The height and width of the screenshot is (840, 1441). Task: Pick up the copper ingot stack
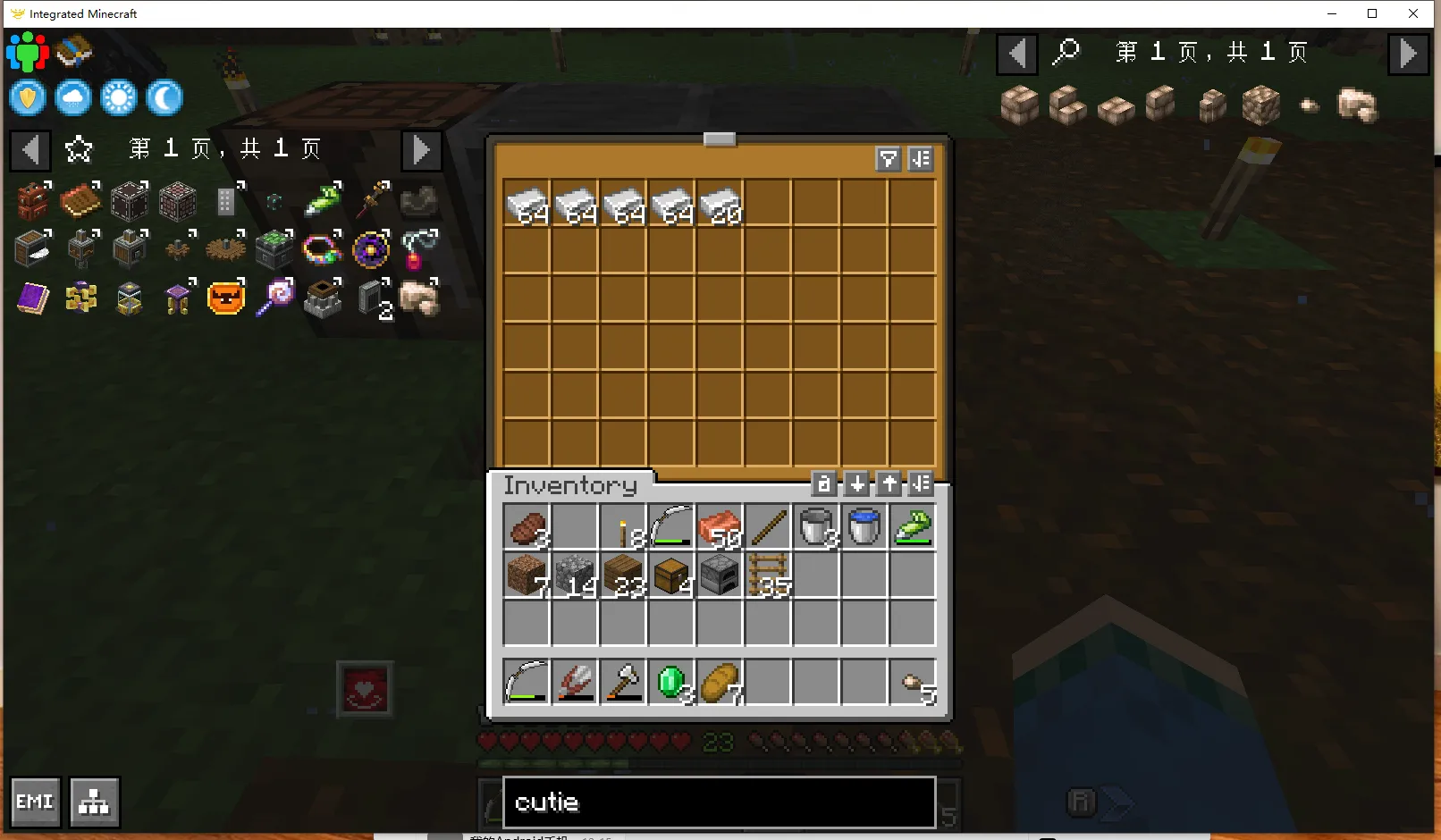[x=720, y=526]
